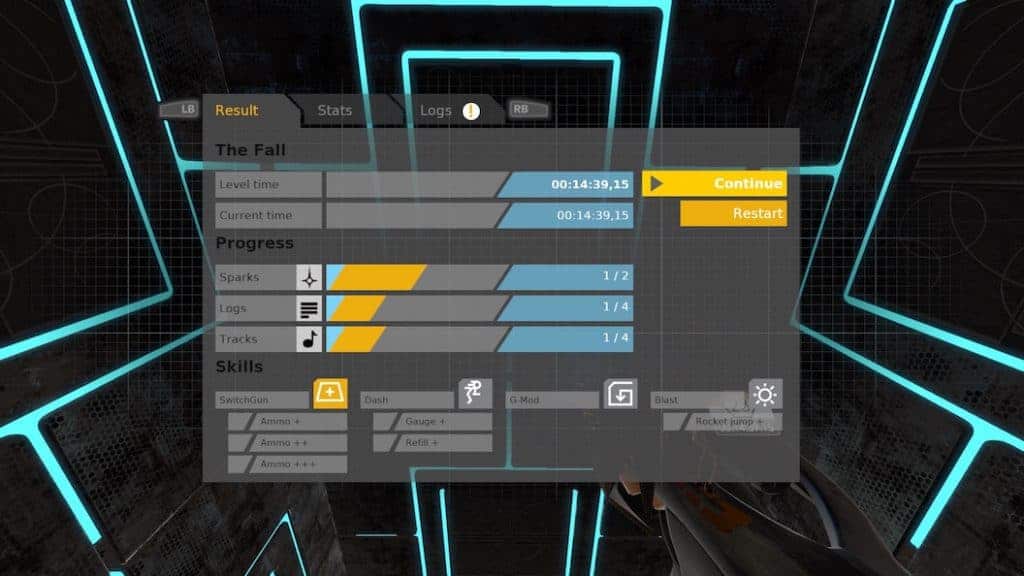Screen dimensions: 1024x576
Task: Click the yellow Continue button
Action: (x=714, y=184)
